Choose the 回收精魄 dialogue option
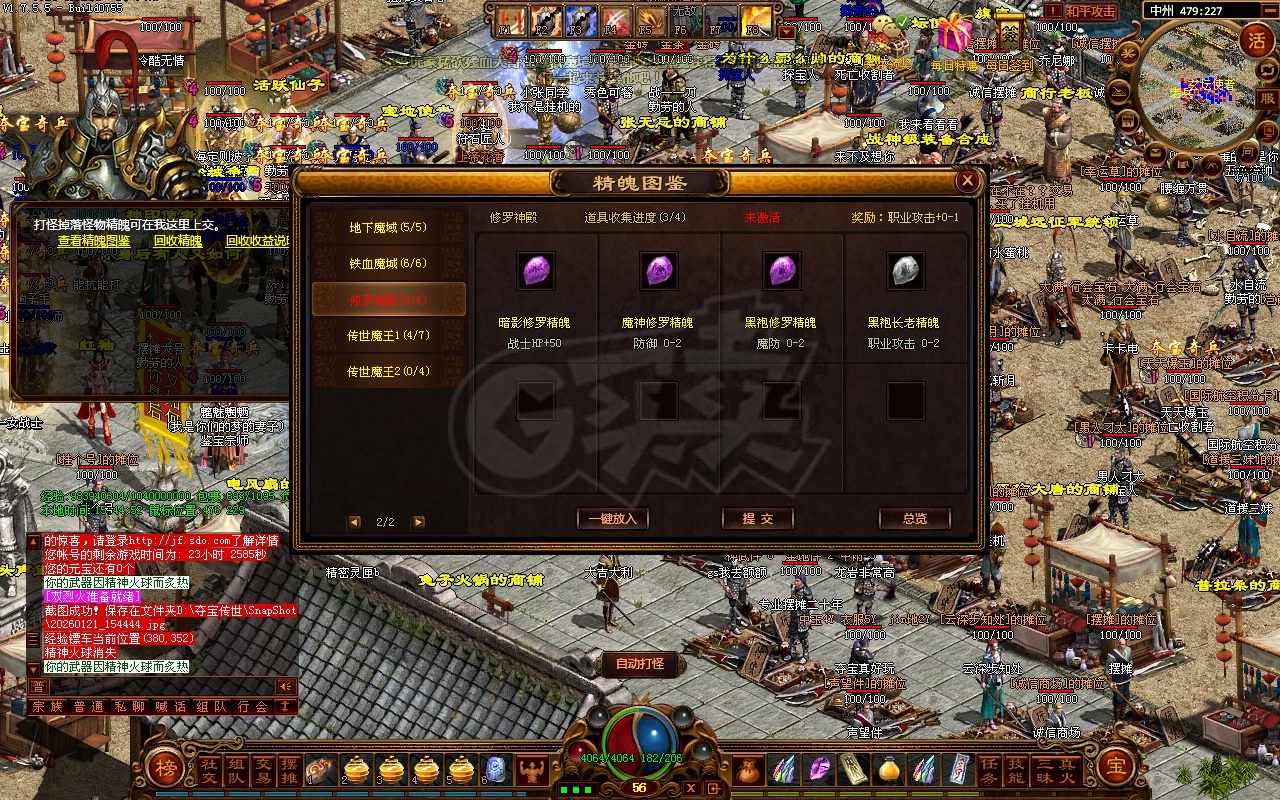 177,241
